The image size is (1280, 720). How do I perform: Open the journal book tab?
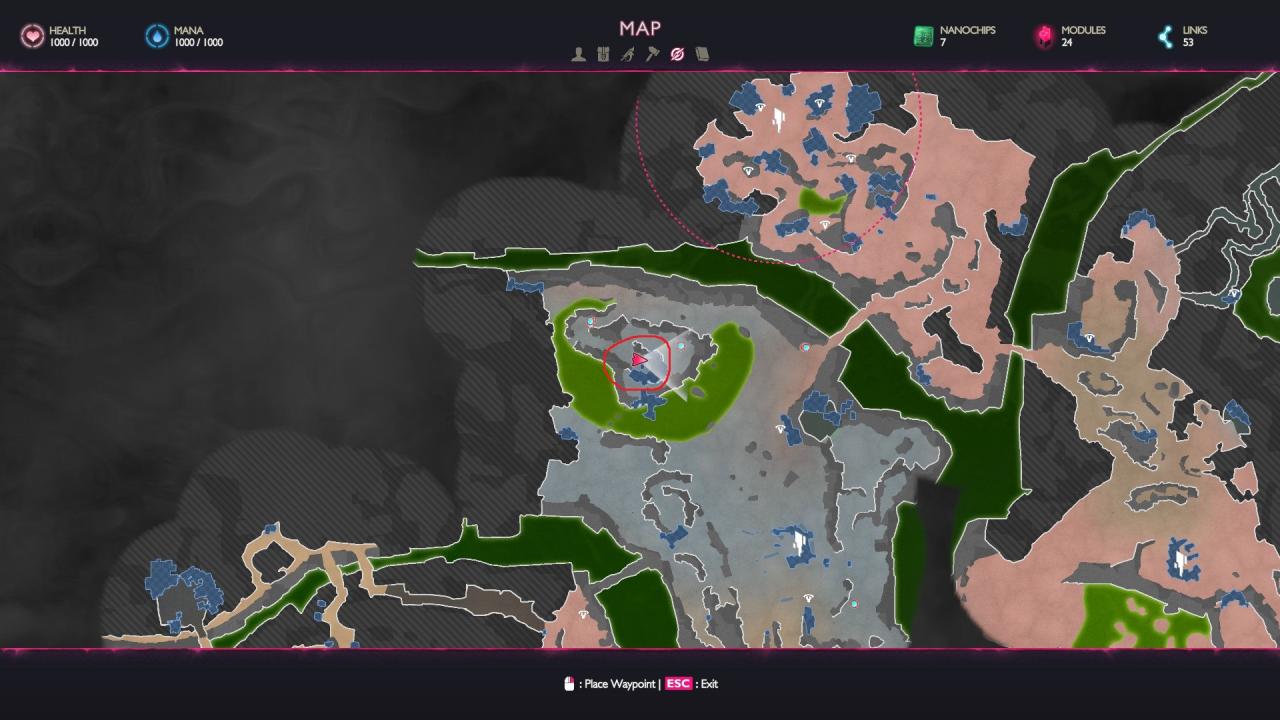pyautogui.click(x=702, y=54)
